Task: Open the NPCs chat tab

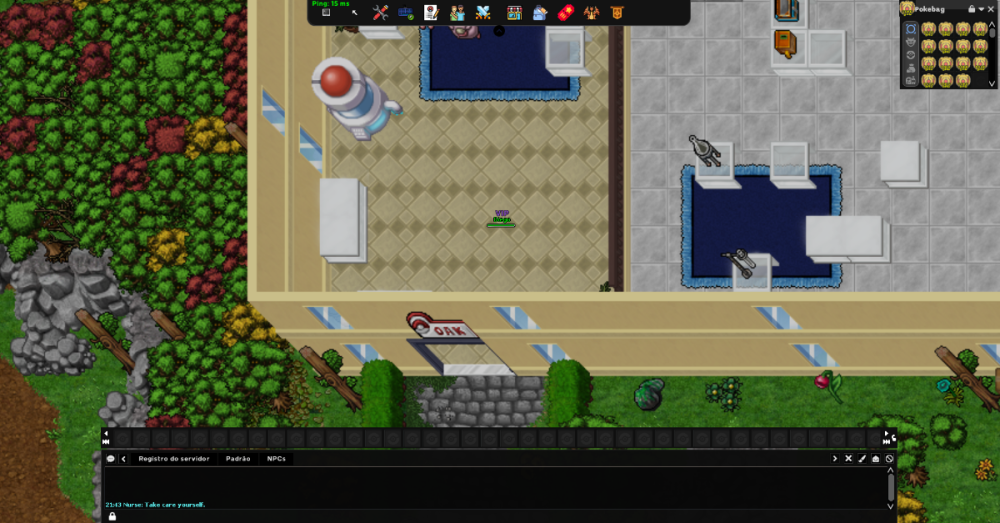Action: click(276, 458)
